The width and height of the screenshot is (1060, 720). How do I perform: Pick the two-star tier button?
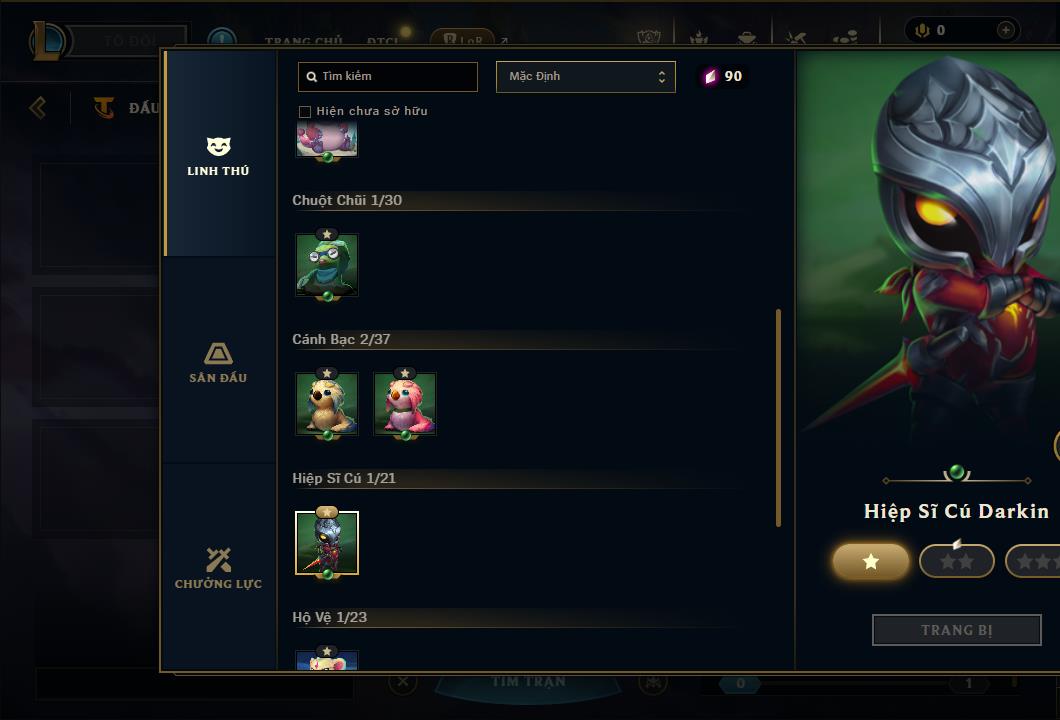tap(957, 562)
